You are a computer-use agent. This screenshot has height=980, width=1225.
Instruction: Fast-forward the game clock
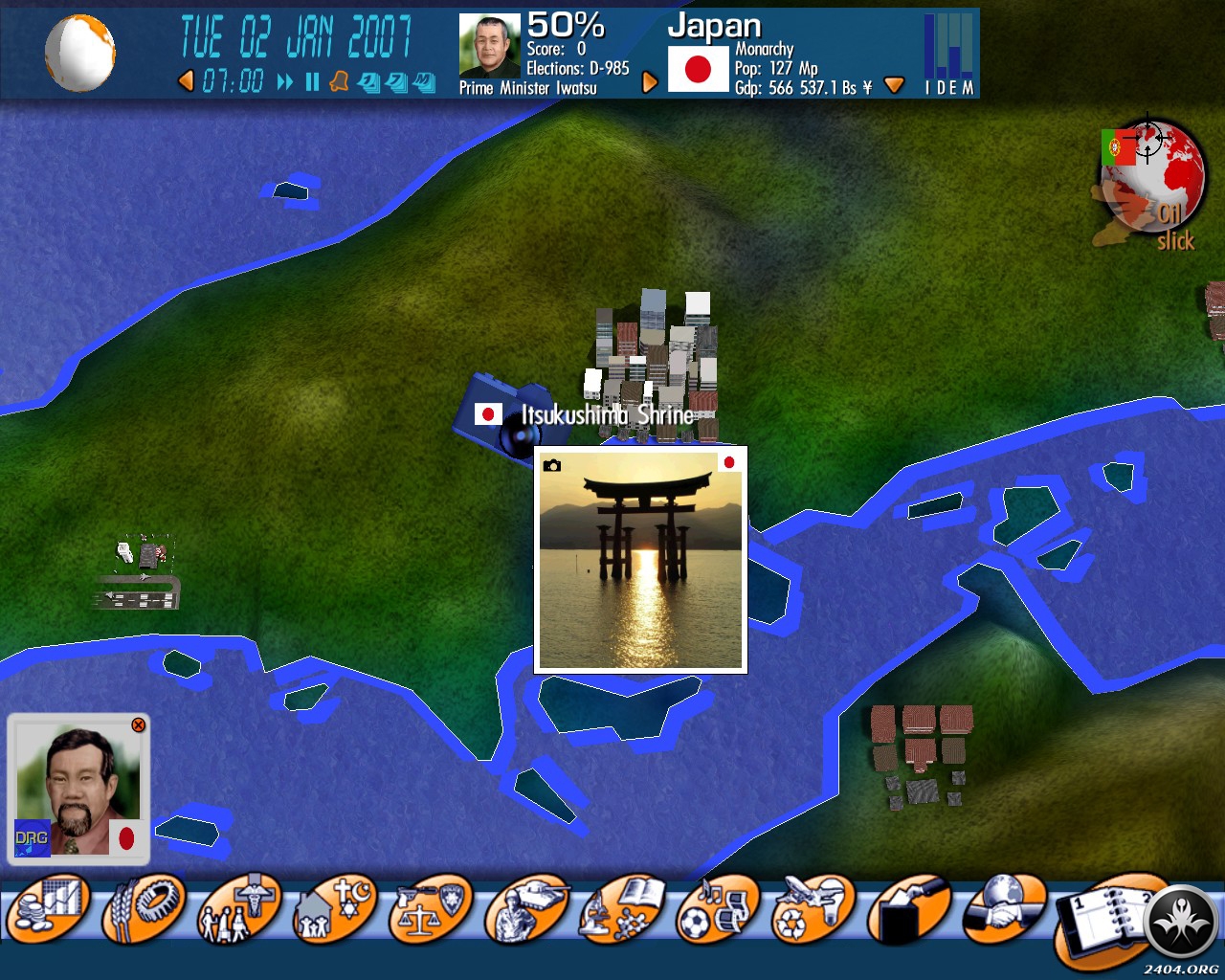tap(285, 82)
